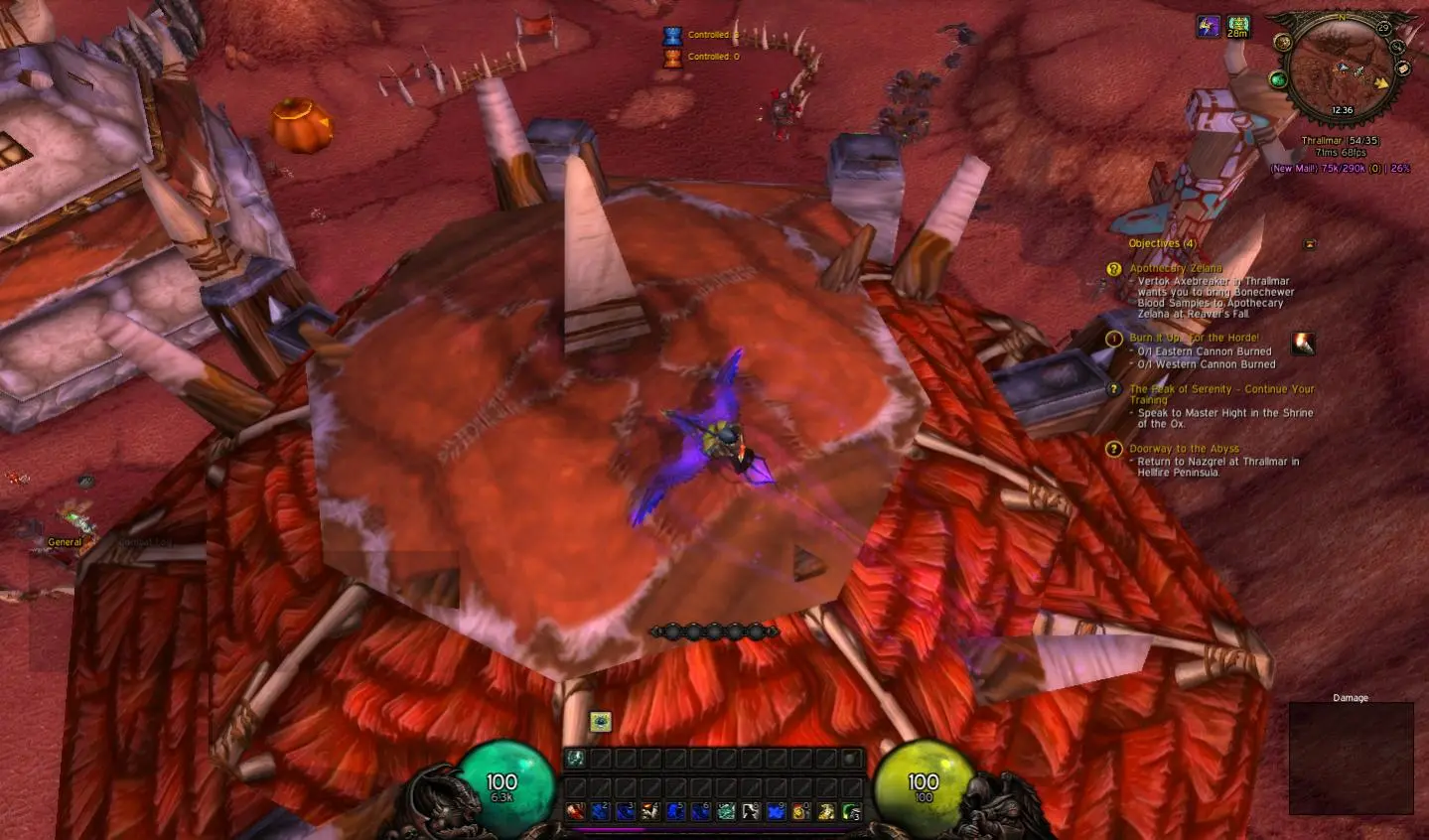Image resolution: width=1429 pixels, height=840 pixels.
Task: Open the calendar showing day 29
Action: 1383,28
